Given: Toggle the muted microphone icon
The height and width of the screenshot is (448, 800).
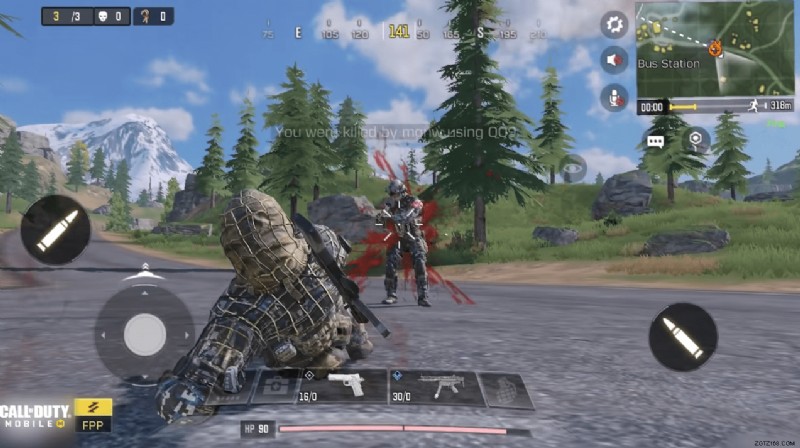Looking at the screenshot, I should 614,97.
